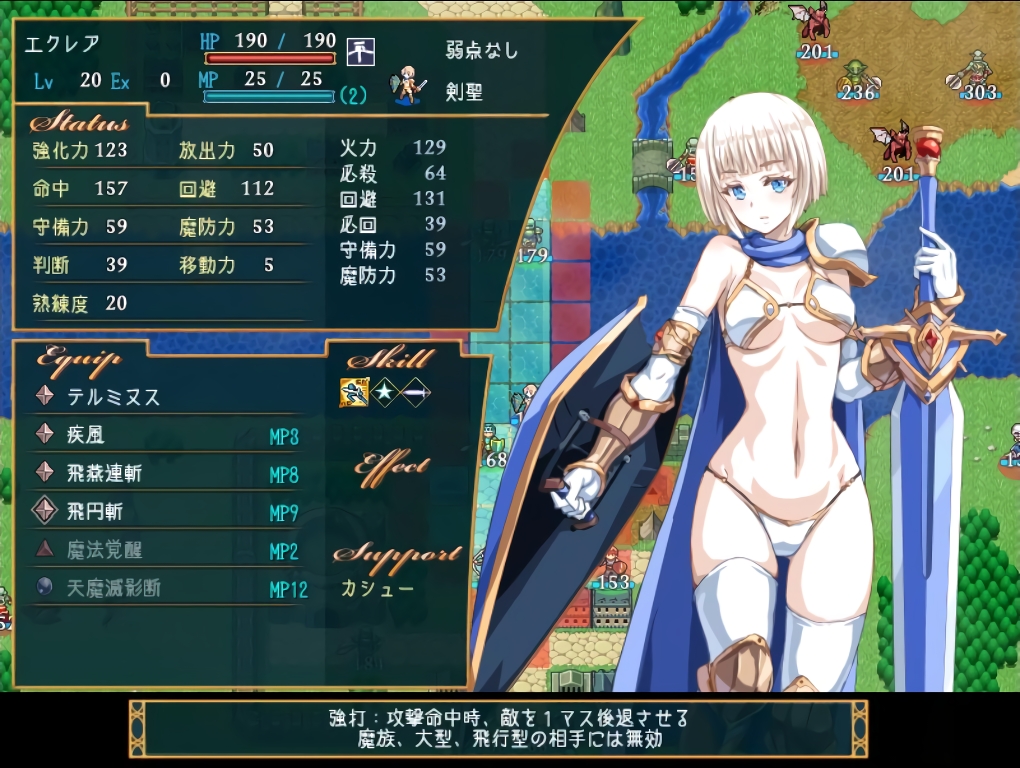
Task: Choose the 天魔滅影断 entry
Action: (113, 588)
